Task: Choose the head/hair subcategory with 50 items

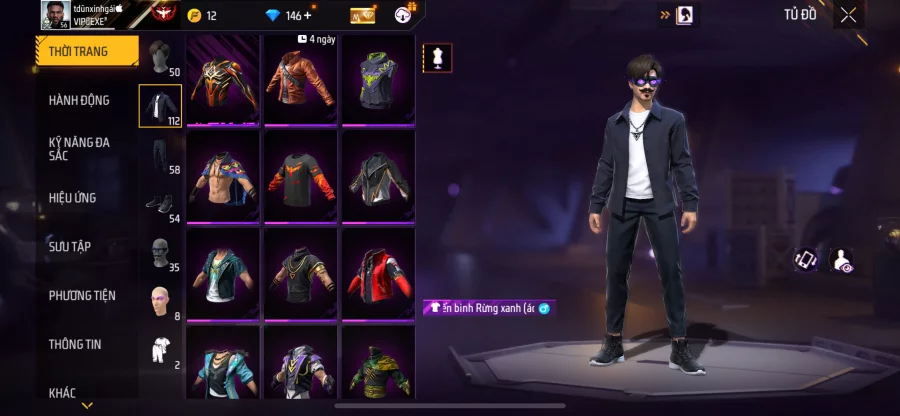Action: [x=160, y=59]
